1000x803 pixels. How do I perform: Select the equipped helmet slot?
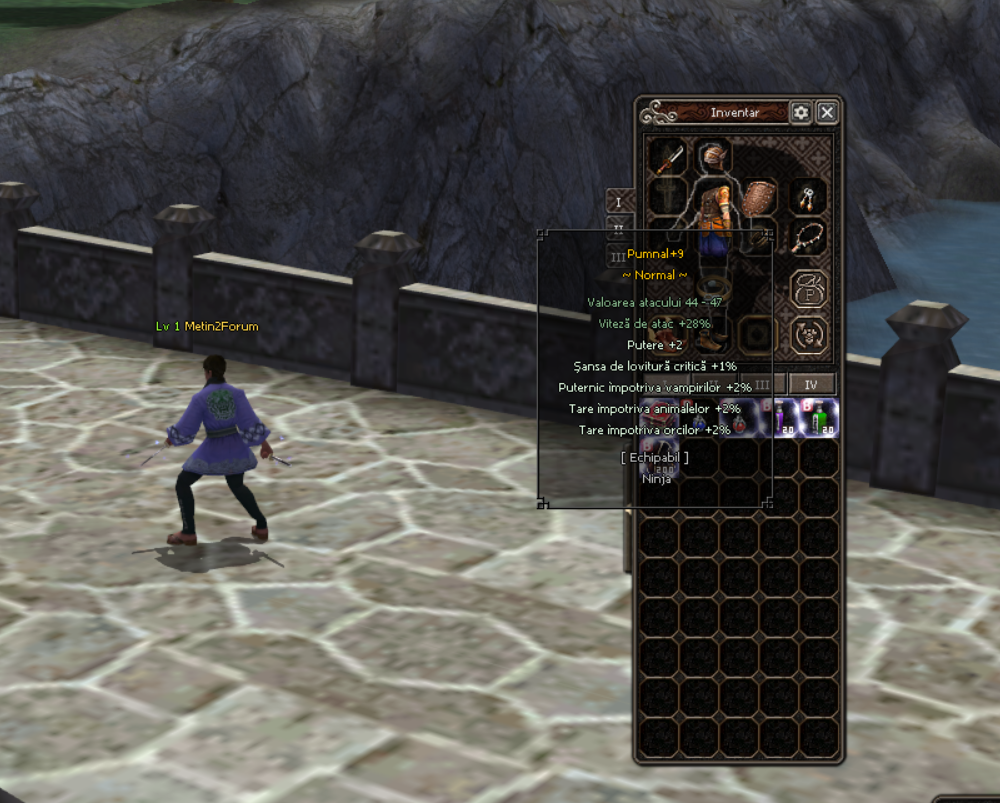pos(712,157)
